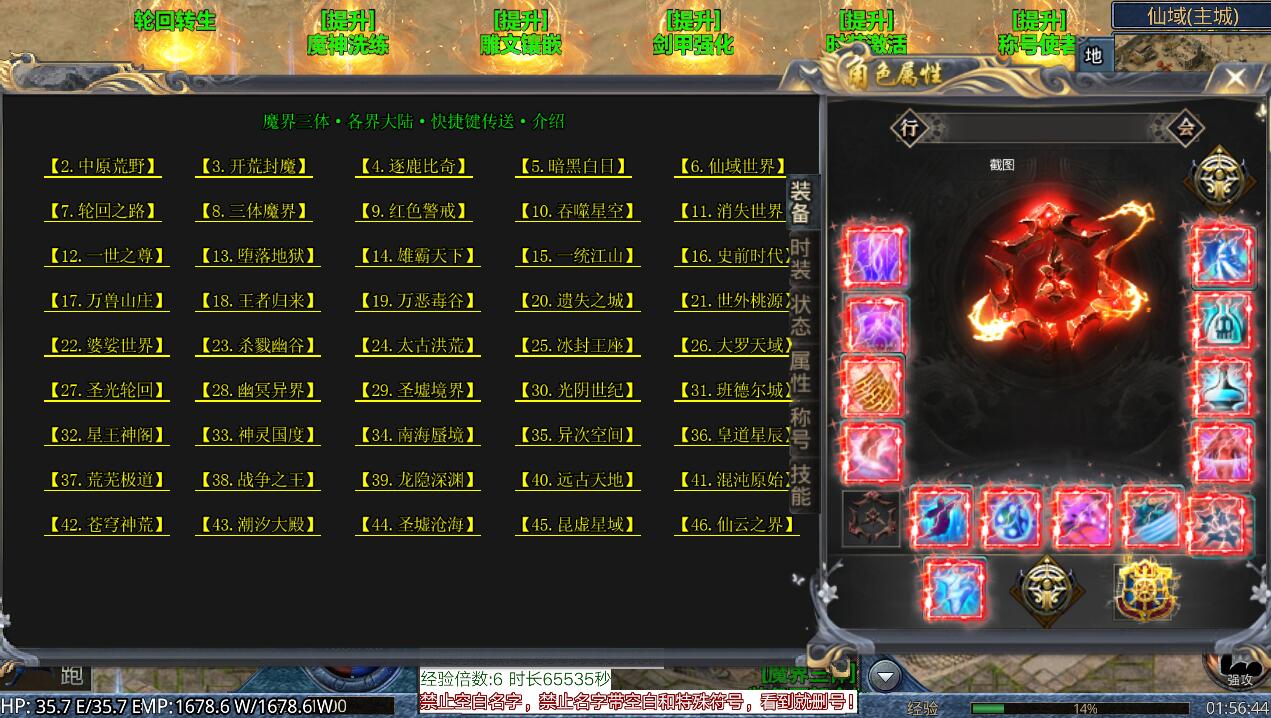The image size is (1271, 718).
Task: Select the purple lightning equipment slot
Action: [876, 258]
